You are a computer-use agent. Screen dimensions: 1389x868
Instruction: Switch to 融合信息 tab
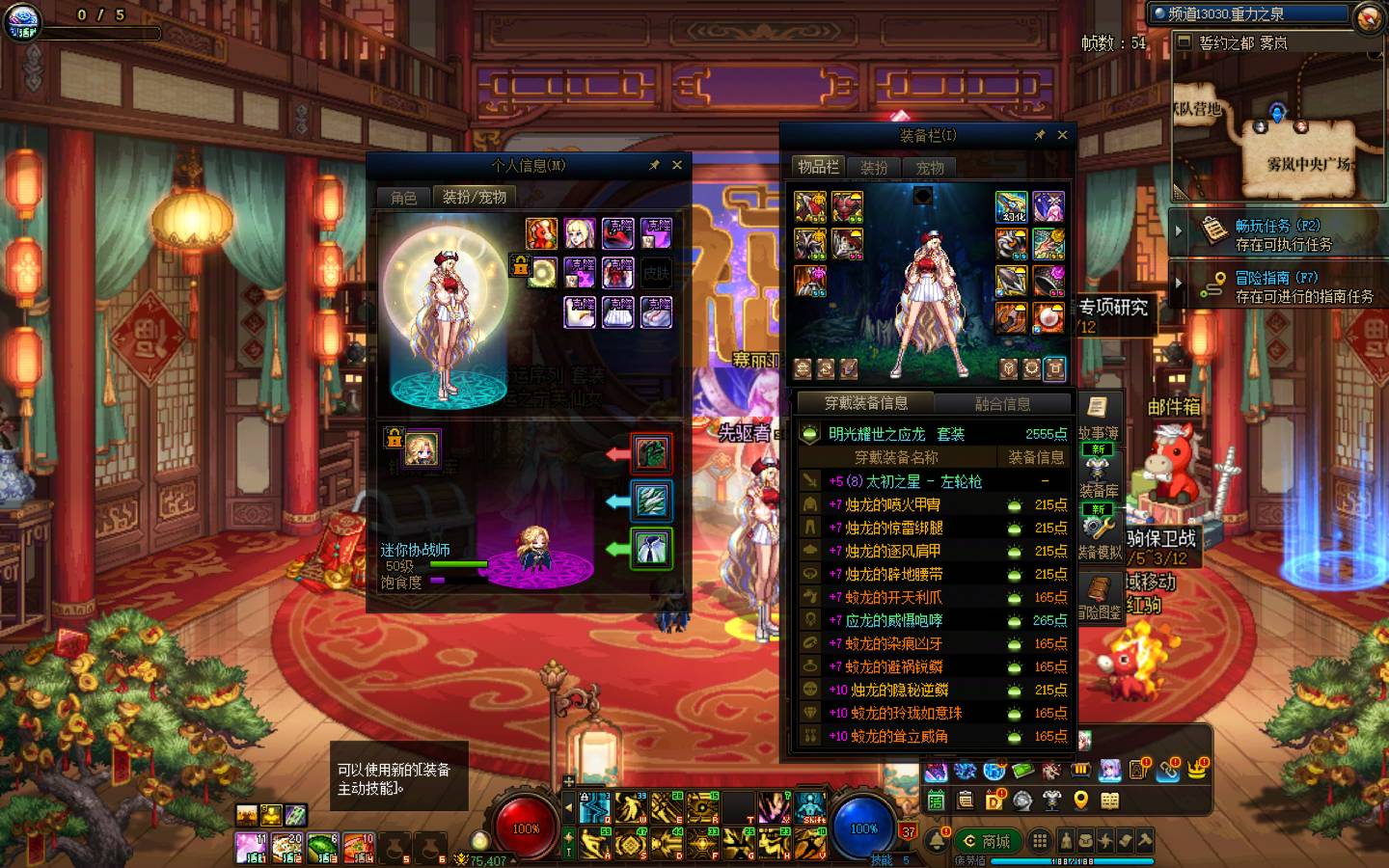pos(1002,403)
